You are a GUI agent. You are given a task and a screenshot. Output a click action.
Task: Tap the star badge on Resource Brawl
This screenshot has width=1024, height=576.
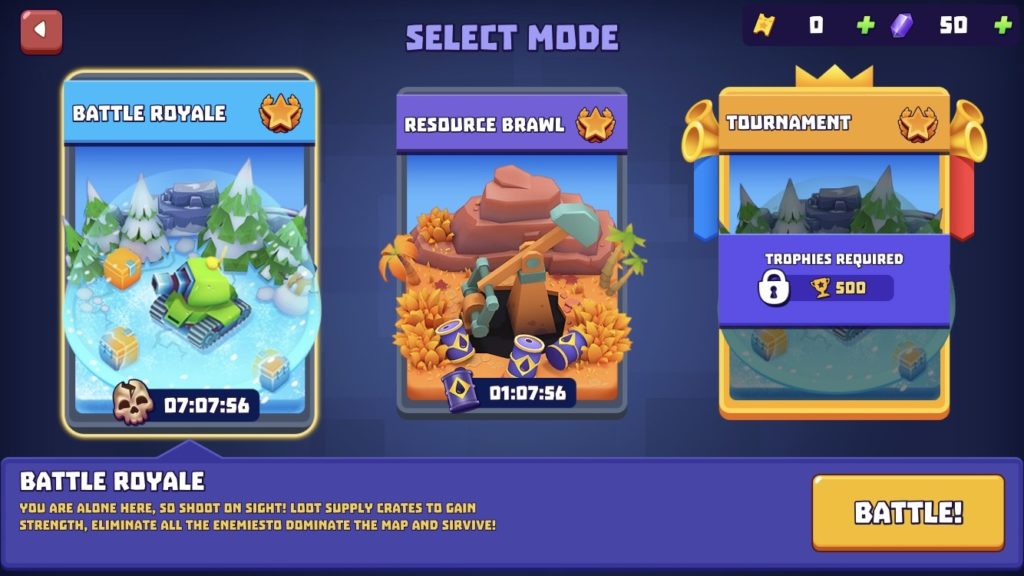click(596, 125)
